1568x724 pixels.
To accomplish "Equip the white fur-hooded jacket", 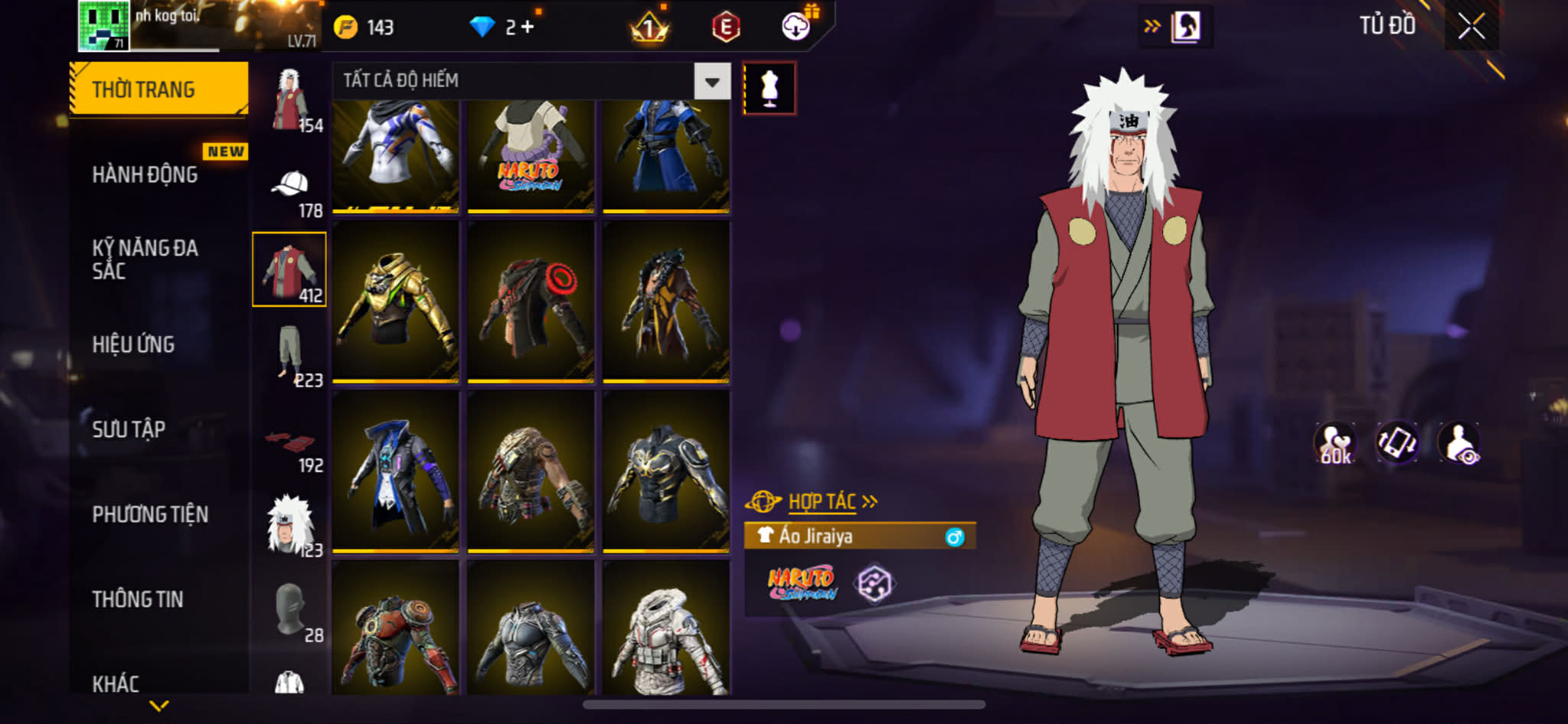I will tap(666, 629).
